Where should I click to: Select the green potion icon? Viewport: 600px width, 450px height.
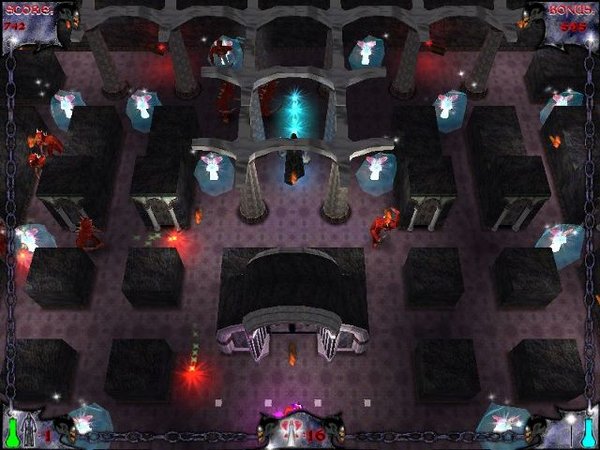pyautogui.click(x=14, y=432)
